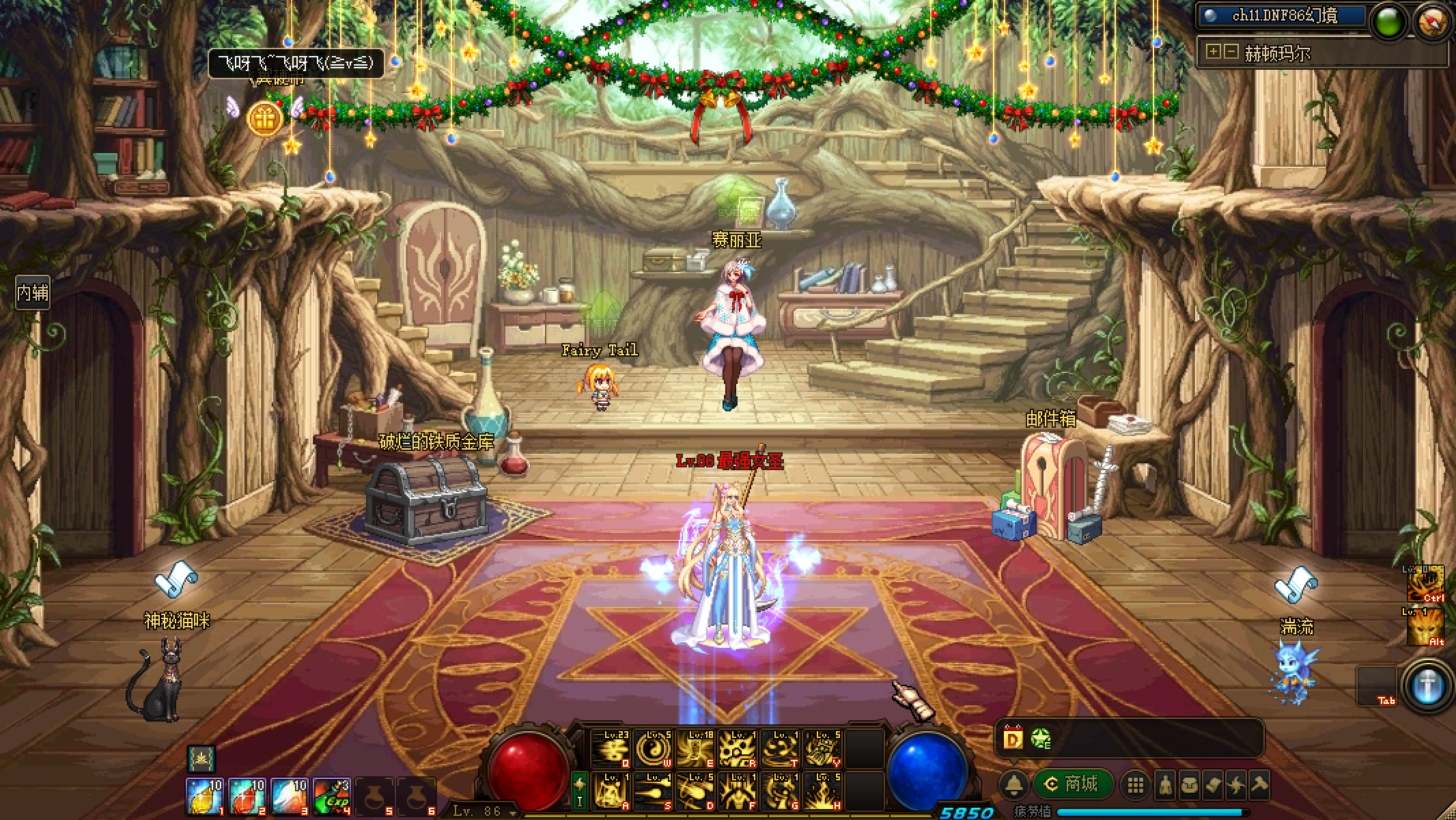
Task: Toggle the Alt awakening skill icon
Action: [1426, 627]
